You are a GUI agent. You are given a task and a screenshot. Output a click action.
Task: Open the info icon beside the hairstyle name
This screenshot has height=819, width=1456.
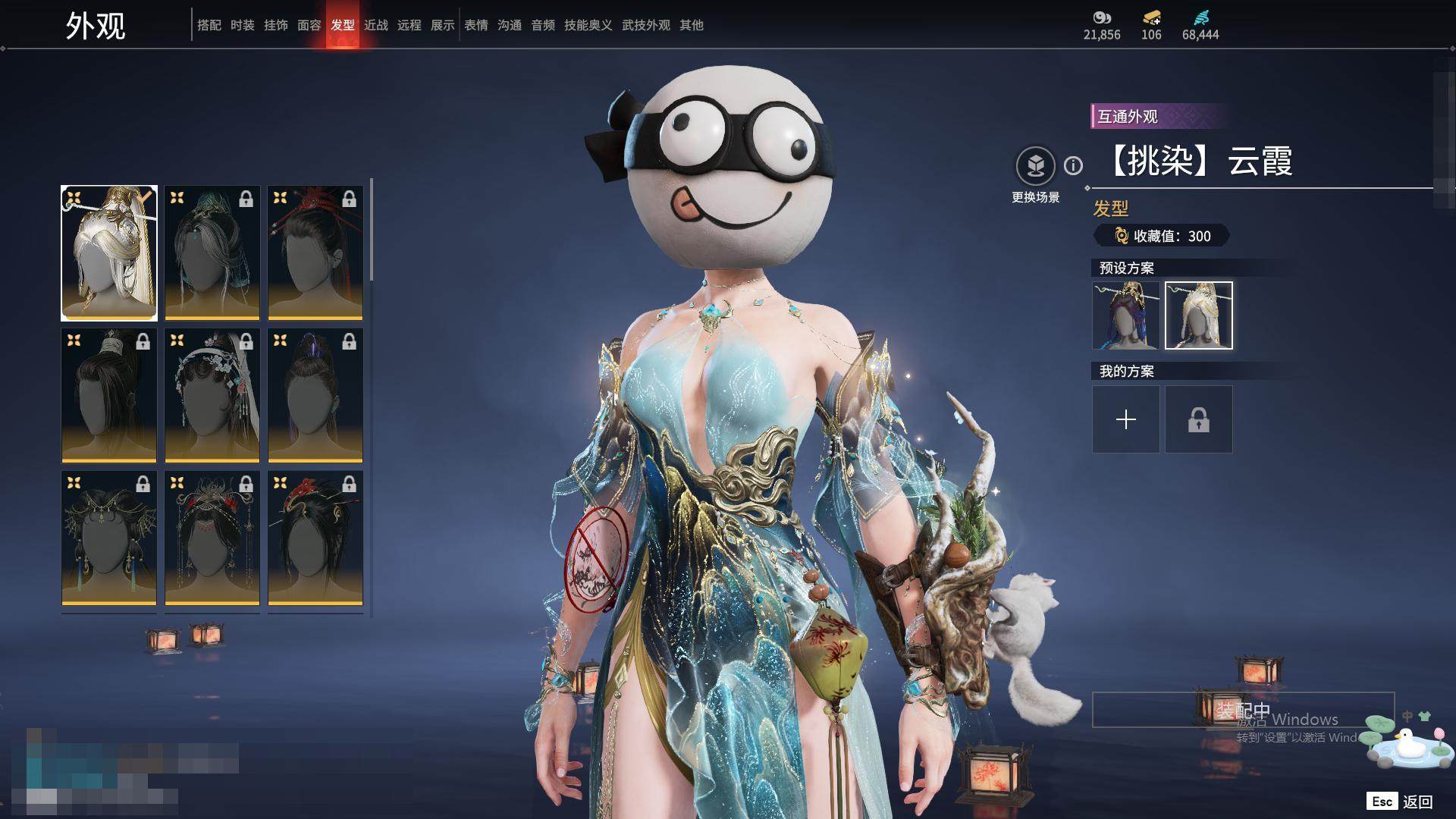point(1073,165)
